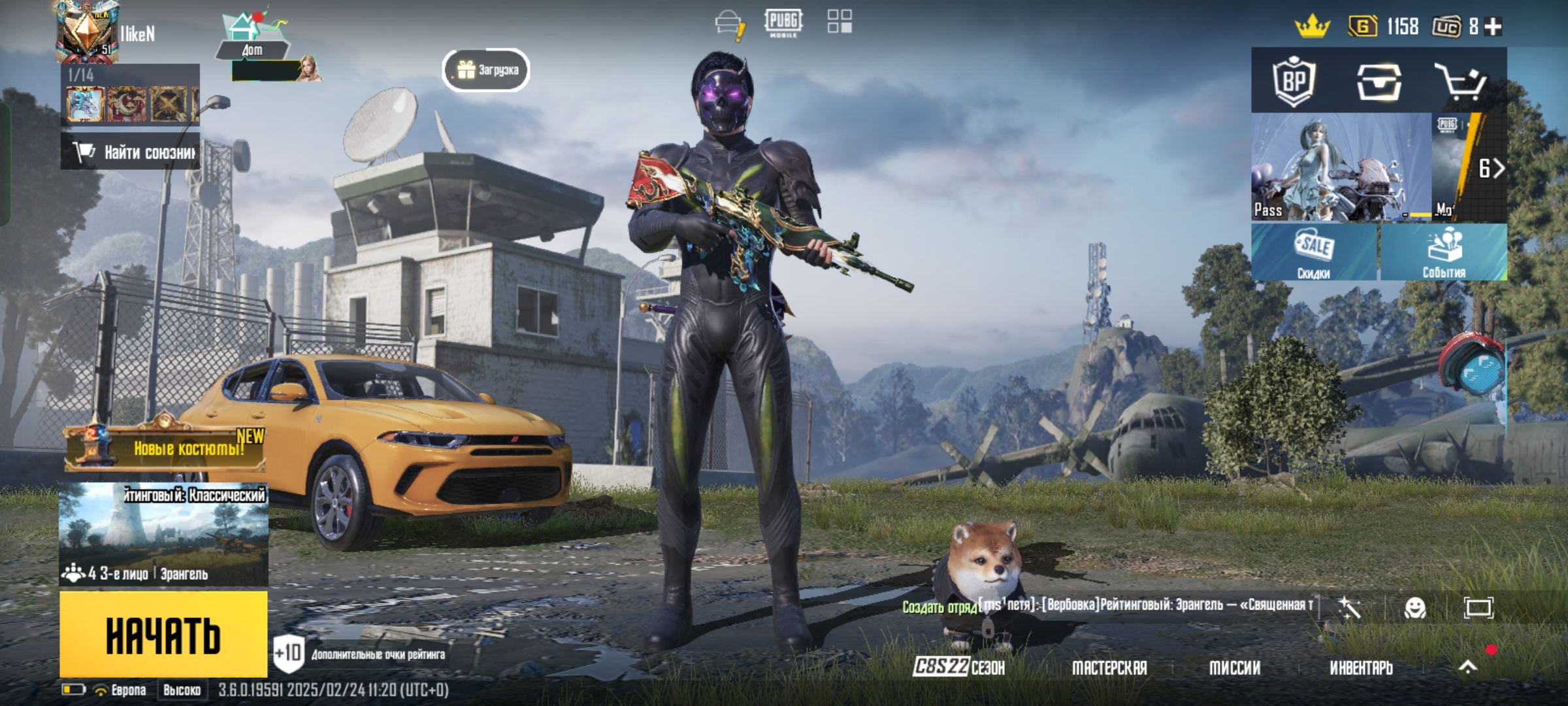Open the События events panel
Viewport: 1568px width, 706px height.
click(1444, 252)
